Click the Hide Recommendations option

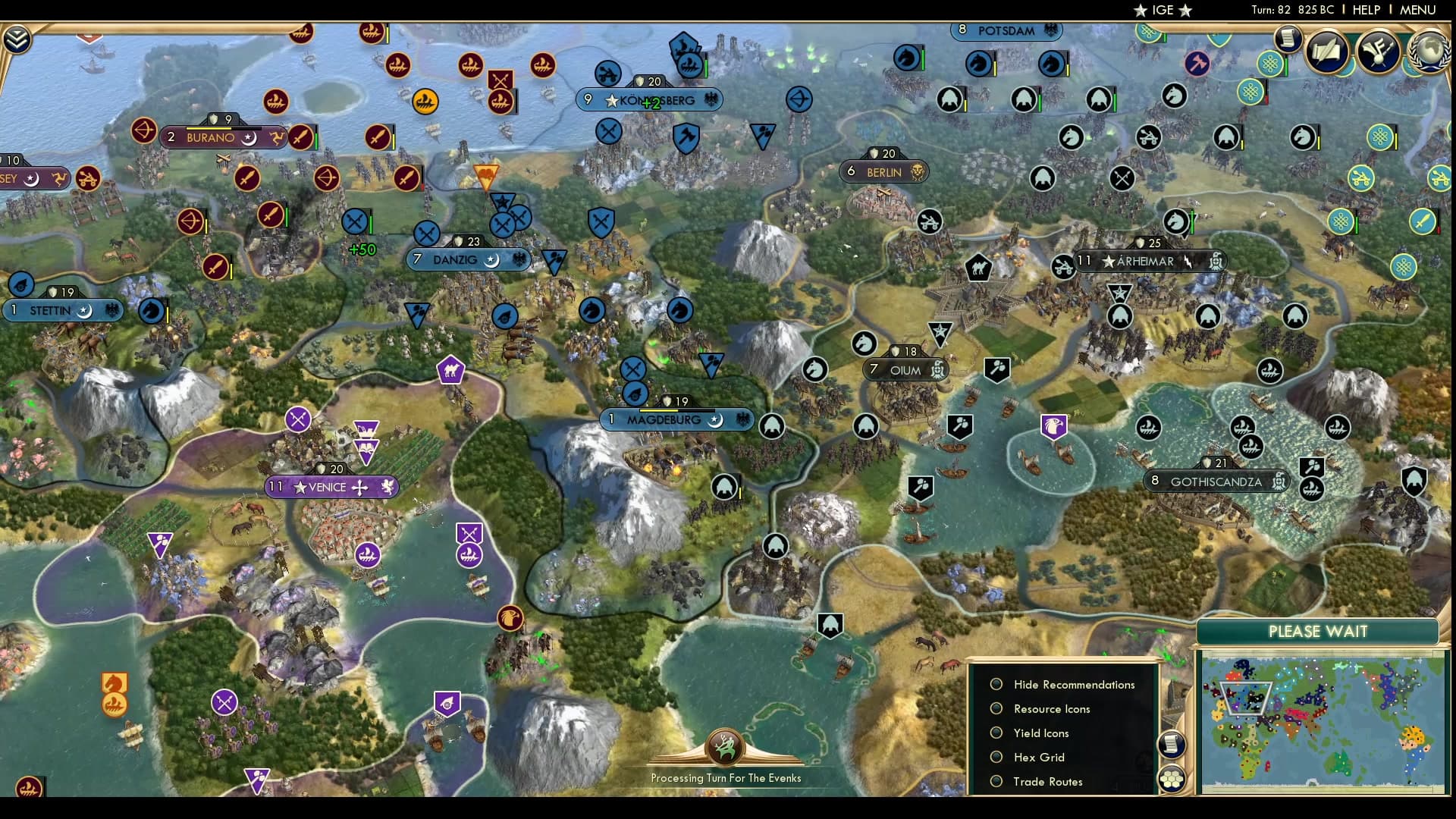tap(1073, 684)
